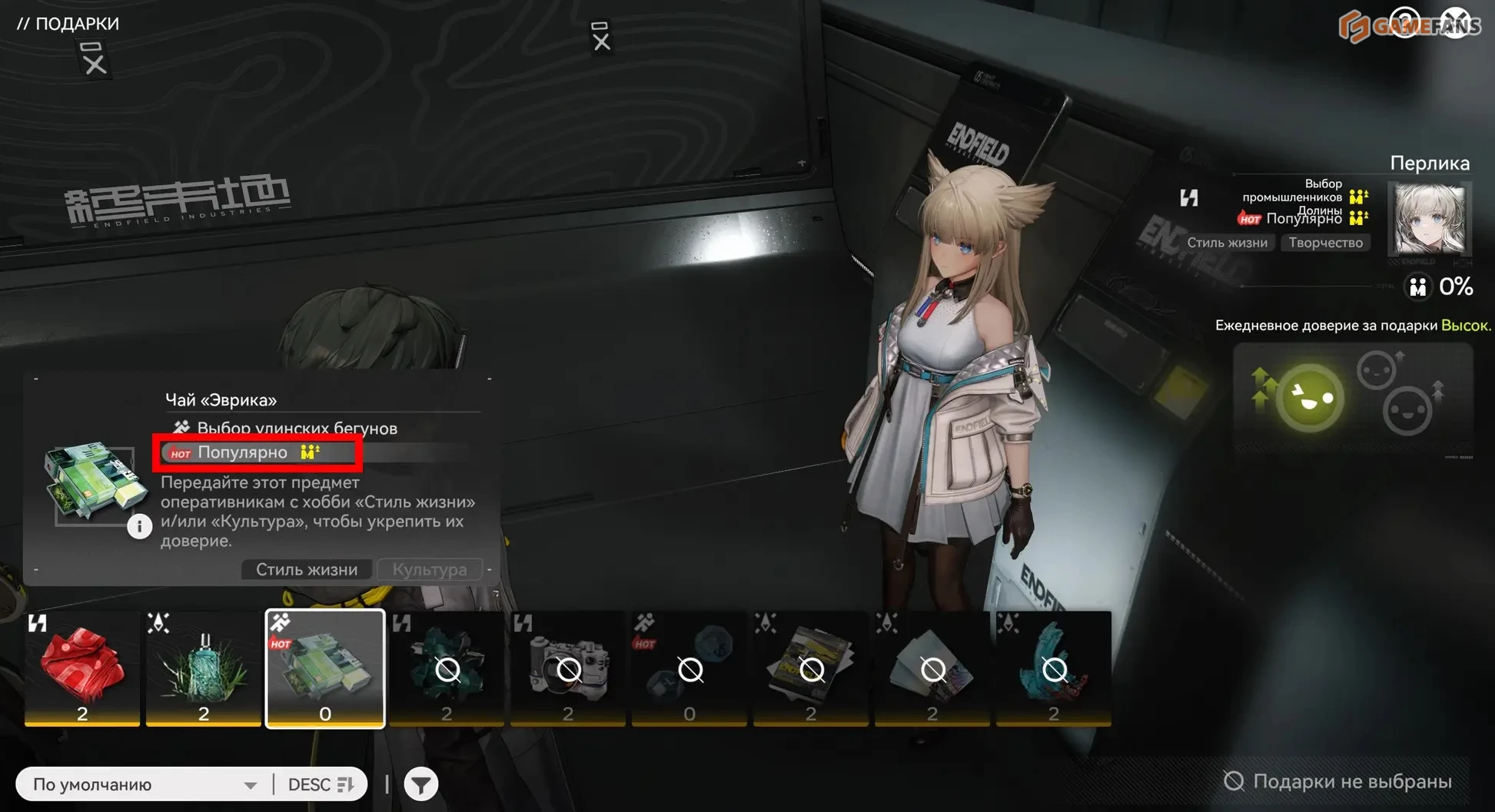The width and height of the screenshot is (1495, 812).
Task: Open the gift filter funnel button
Action: click(x=421, y=784)
